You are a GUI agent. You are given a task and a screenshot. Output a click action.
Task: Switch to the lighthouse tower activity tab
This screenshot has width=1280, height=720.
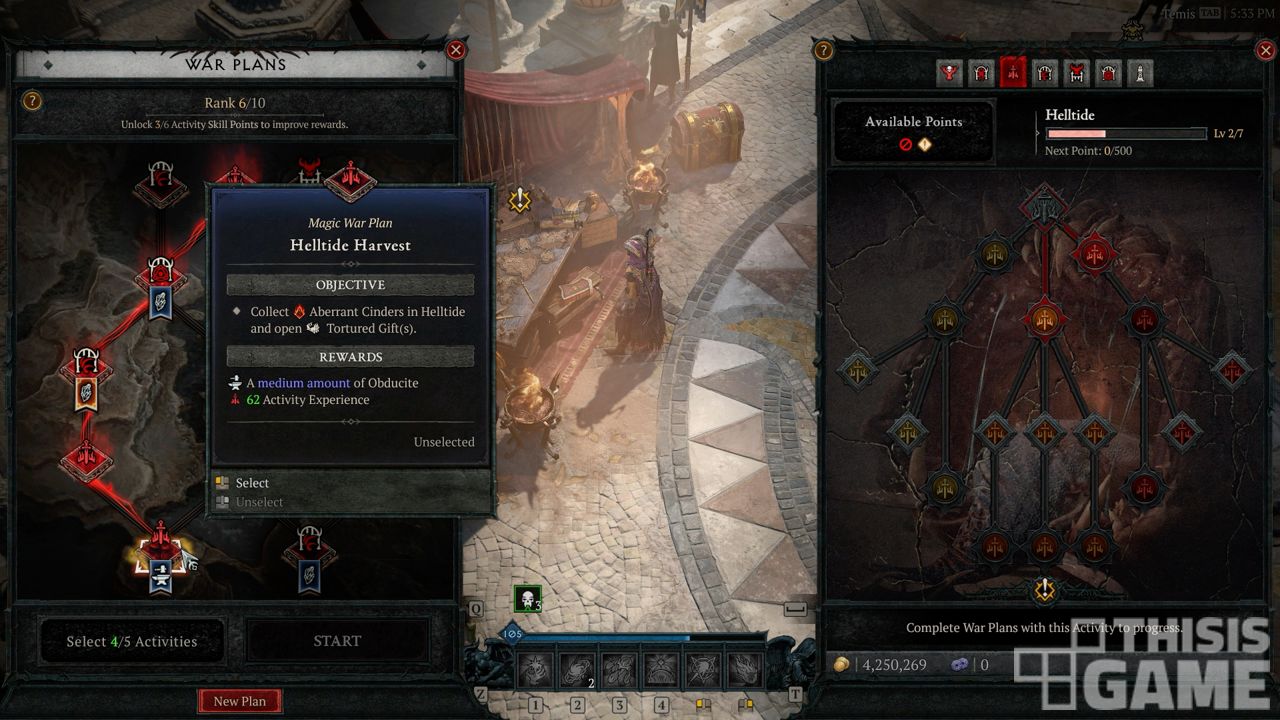1139,73
